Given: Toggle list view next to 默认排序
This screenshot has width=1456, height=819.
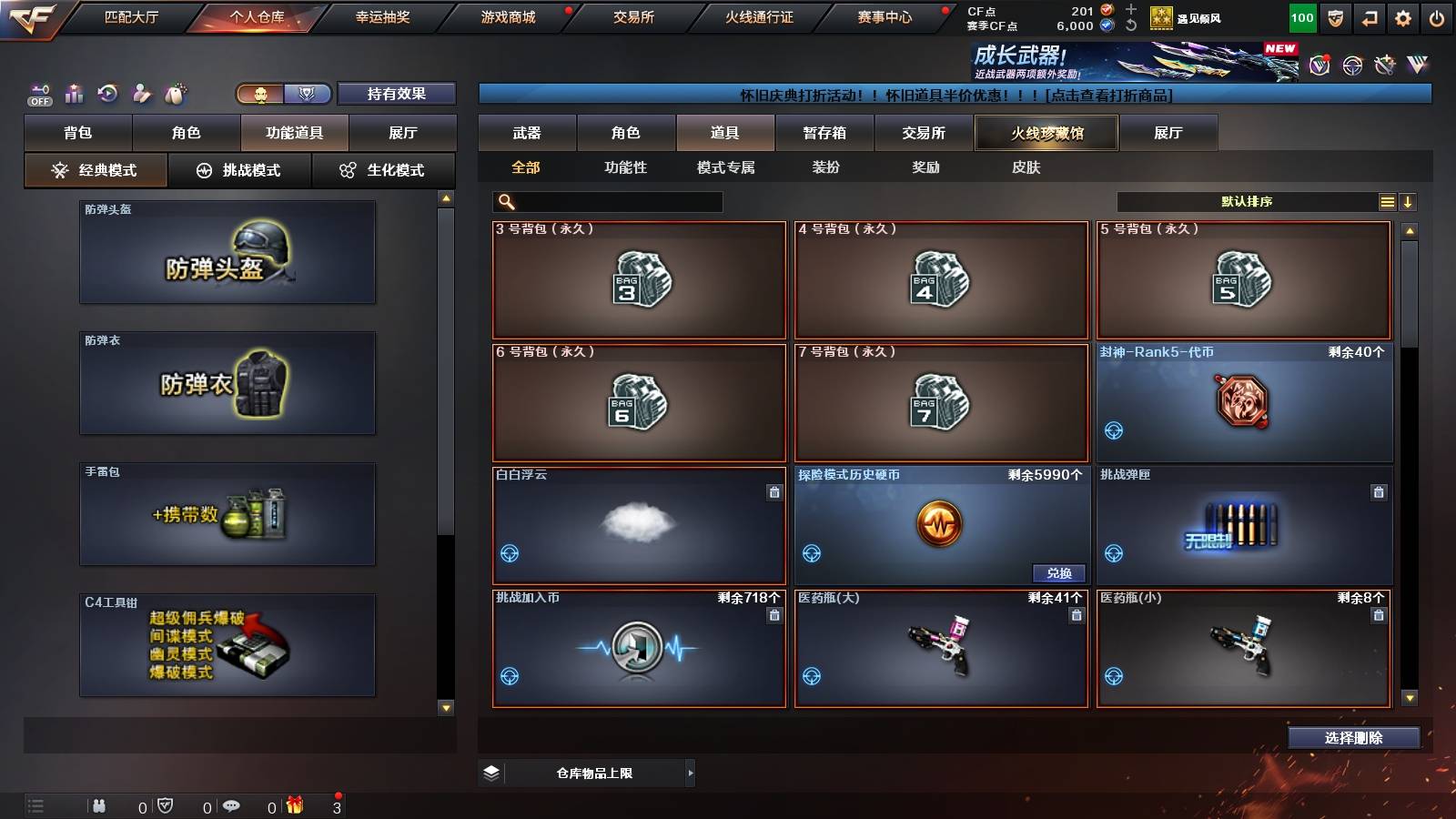Looking at the screenshot, I should tap(1386, 201).
